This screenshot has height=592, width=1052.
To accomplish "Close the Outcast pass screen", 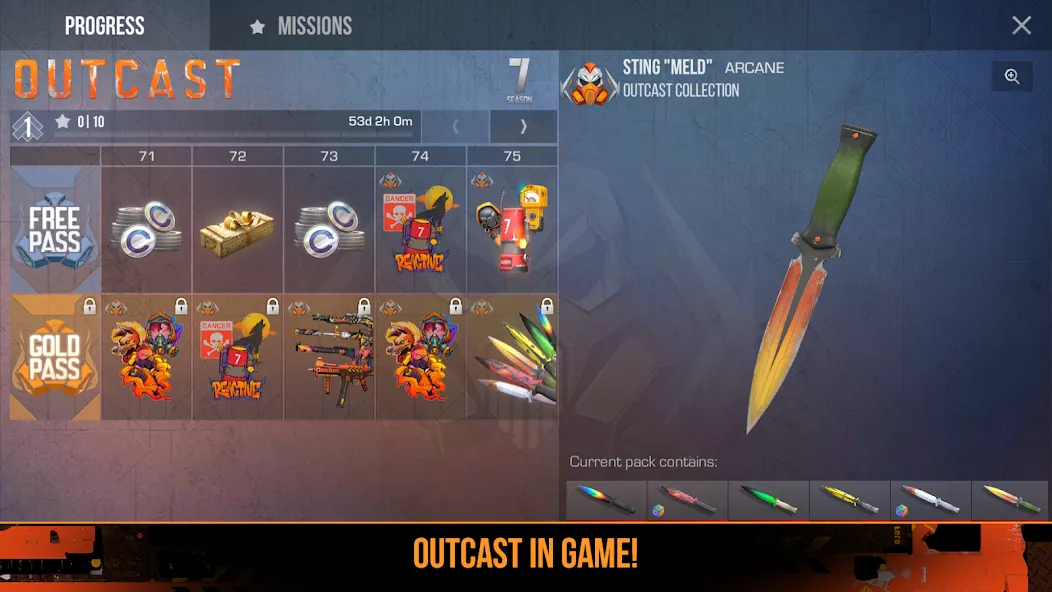I will click(x=1021, y=26).
